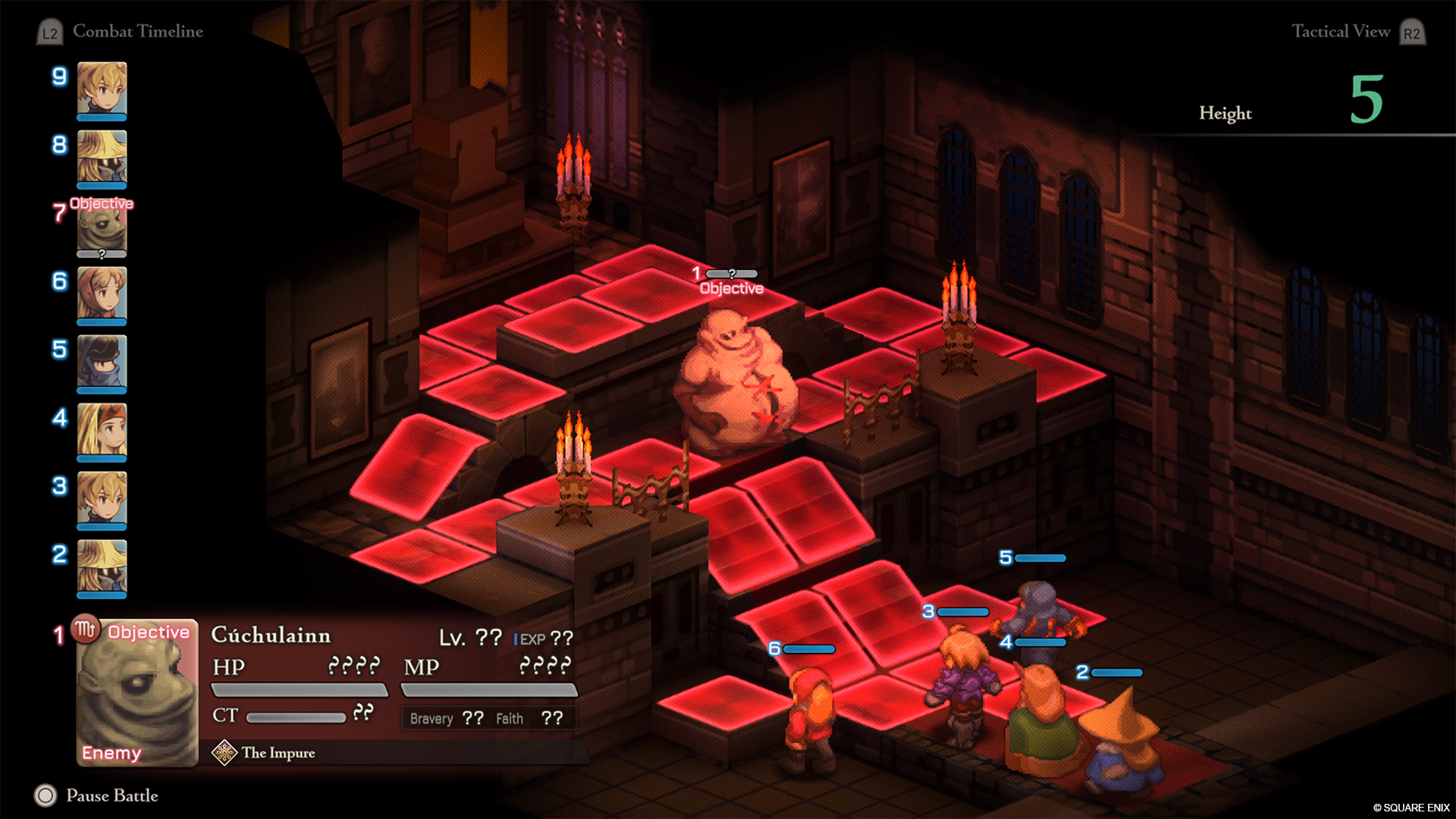The image size is (1456, 819).
Task: Click the Ninja portrait at turn 5
Action: 102,362
